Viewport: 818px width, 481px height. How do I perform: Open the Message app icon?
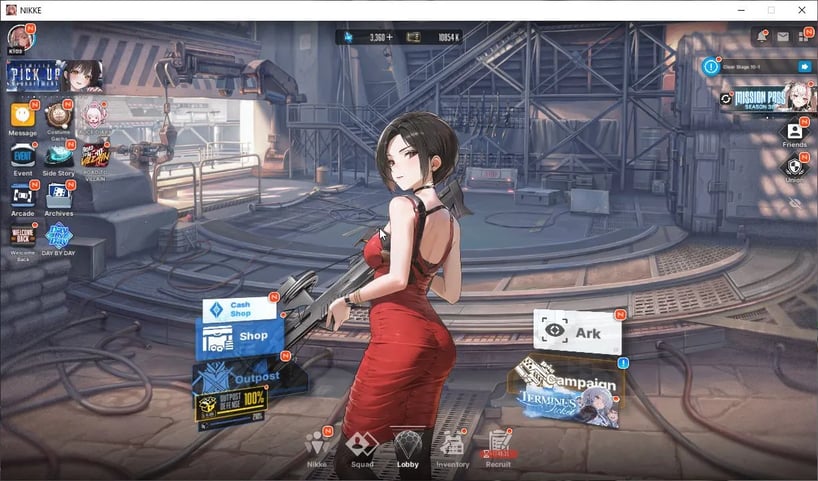click(x=22, y=116)
